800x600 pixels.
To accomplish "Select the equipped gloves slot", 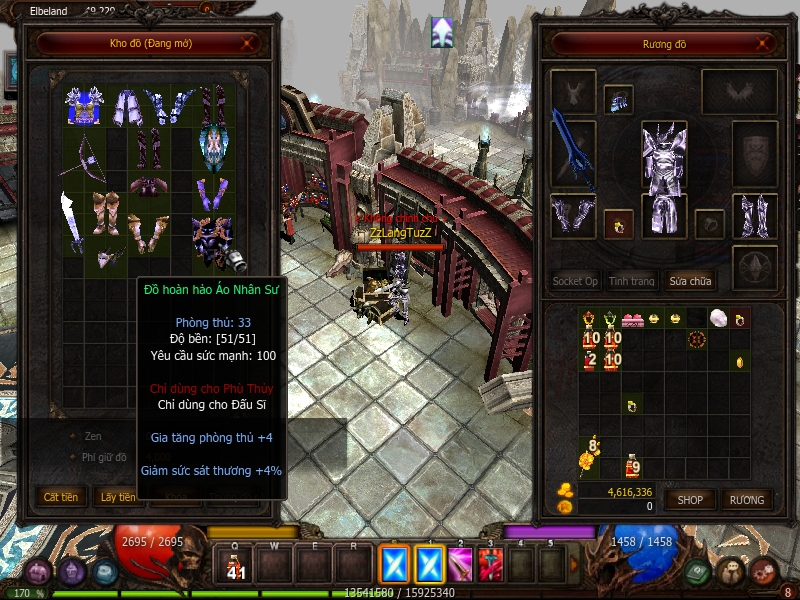I will point(572,216).
